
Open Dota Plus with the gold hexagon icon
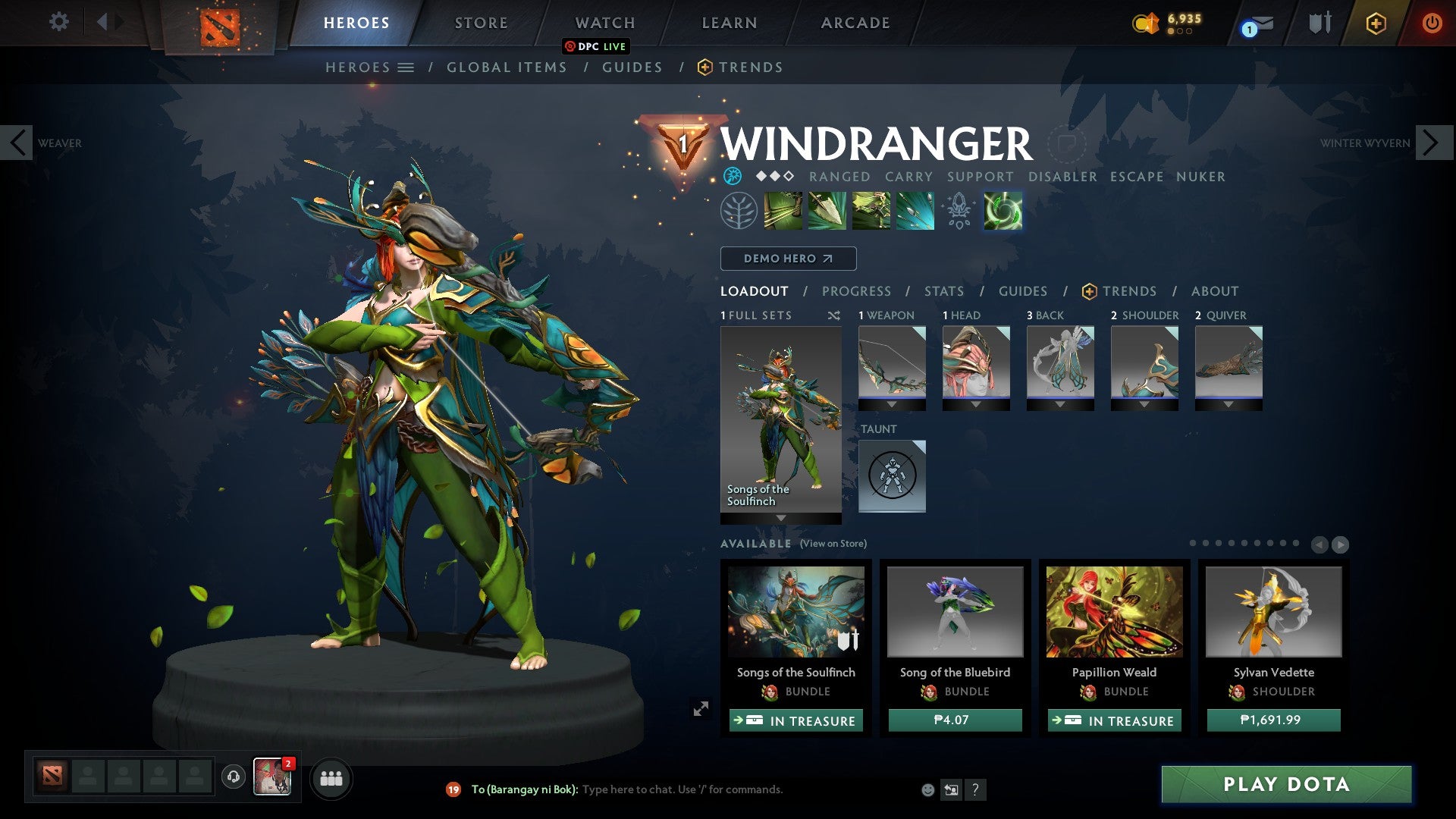coord(1376,24)
